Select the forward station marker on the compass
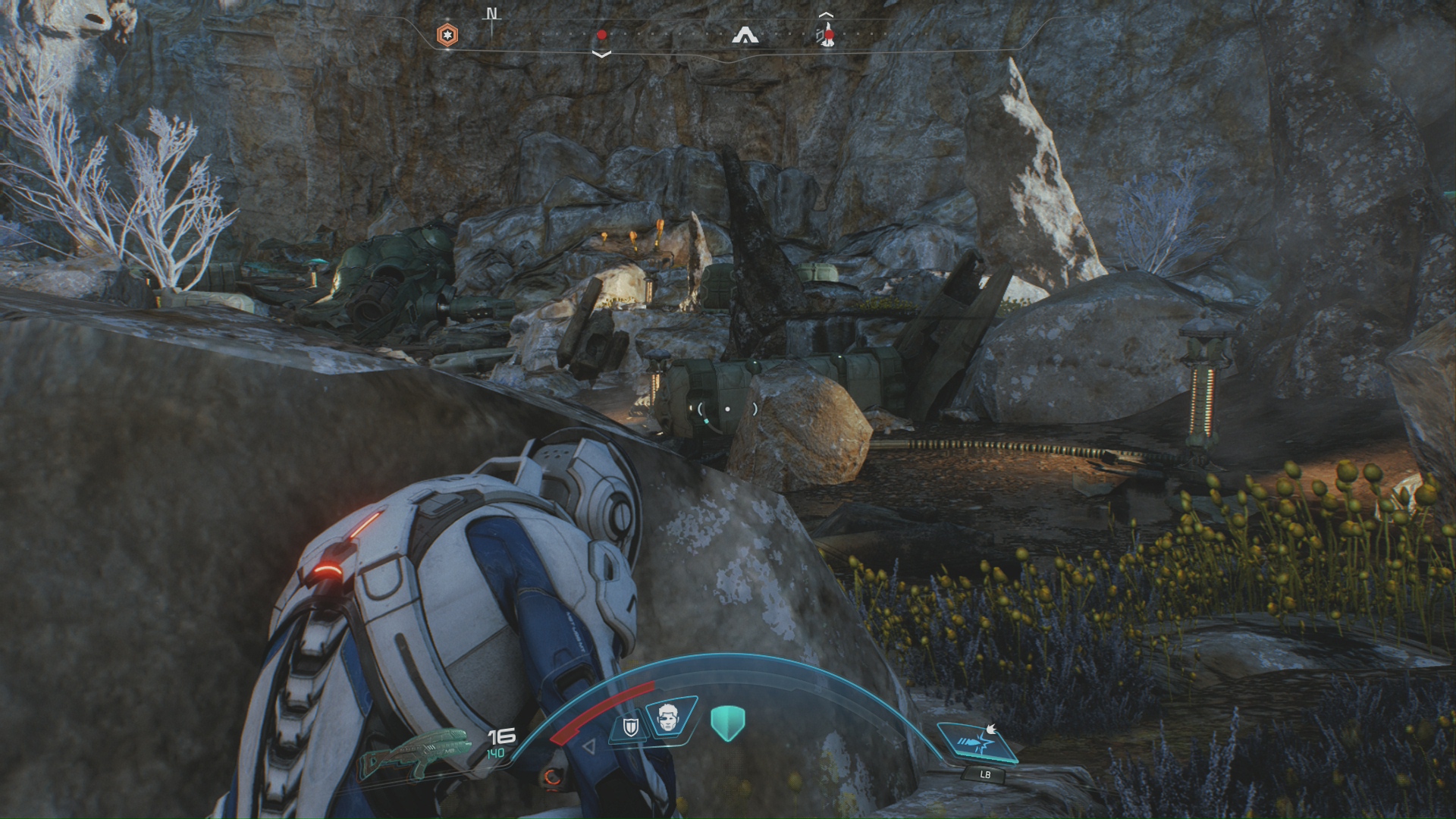The width and height of the screenshot is (1456, 819). 746,35
